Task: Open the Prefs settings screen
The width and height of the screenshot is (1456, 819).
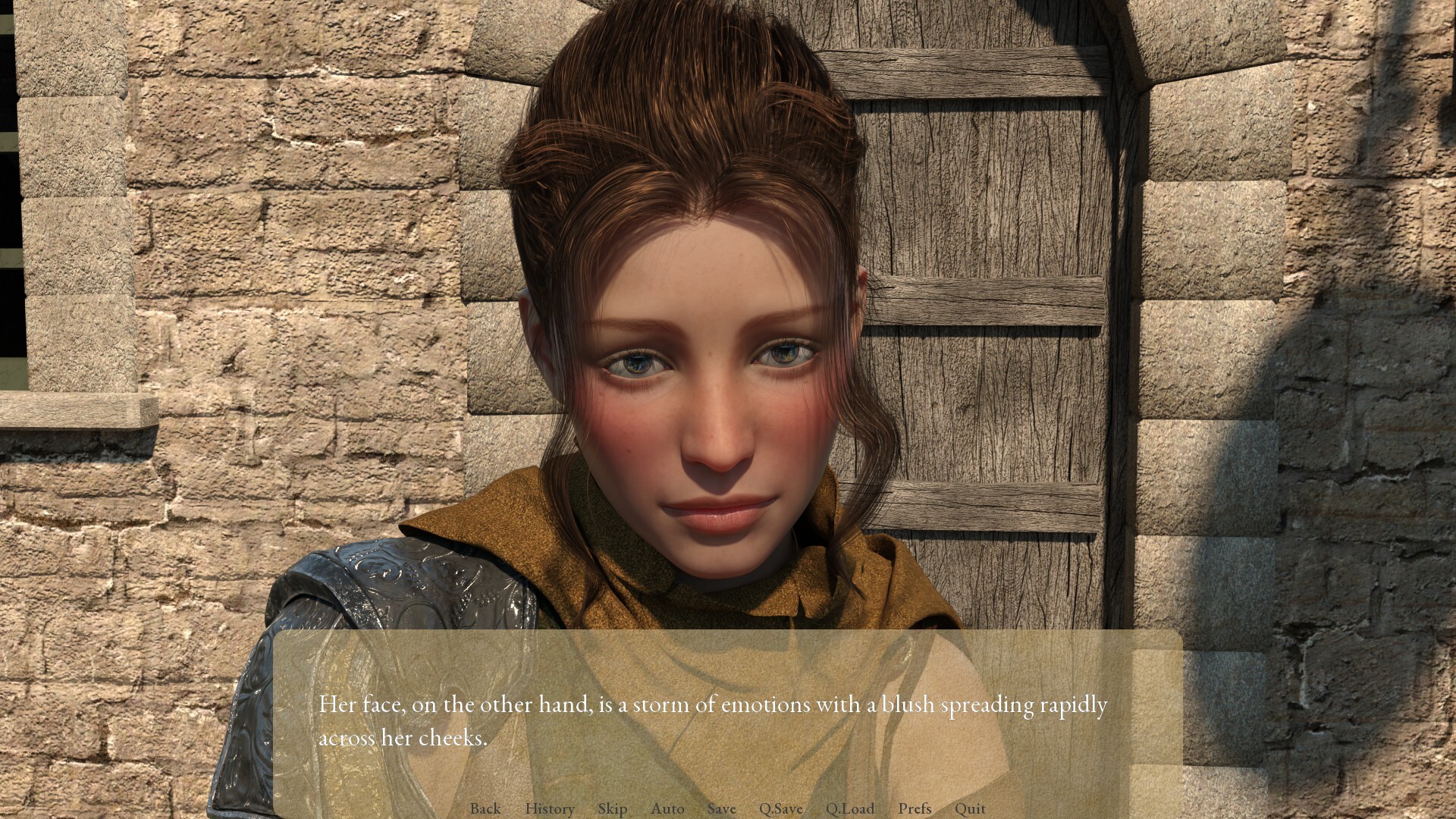Action: 915,808
